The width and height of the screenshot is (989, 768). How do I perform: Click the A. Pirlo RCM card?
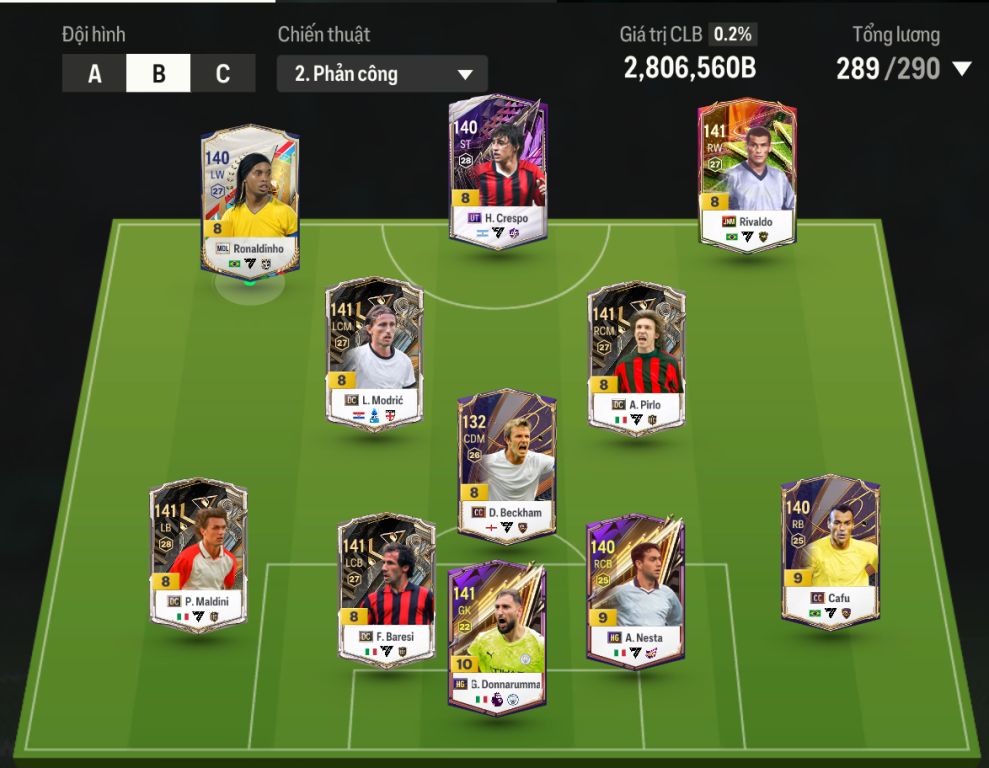pos(636,356)
